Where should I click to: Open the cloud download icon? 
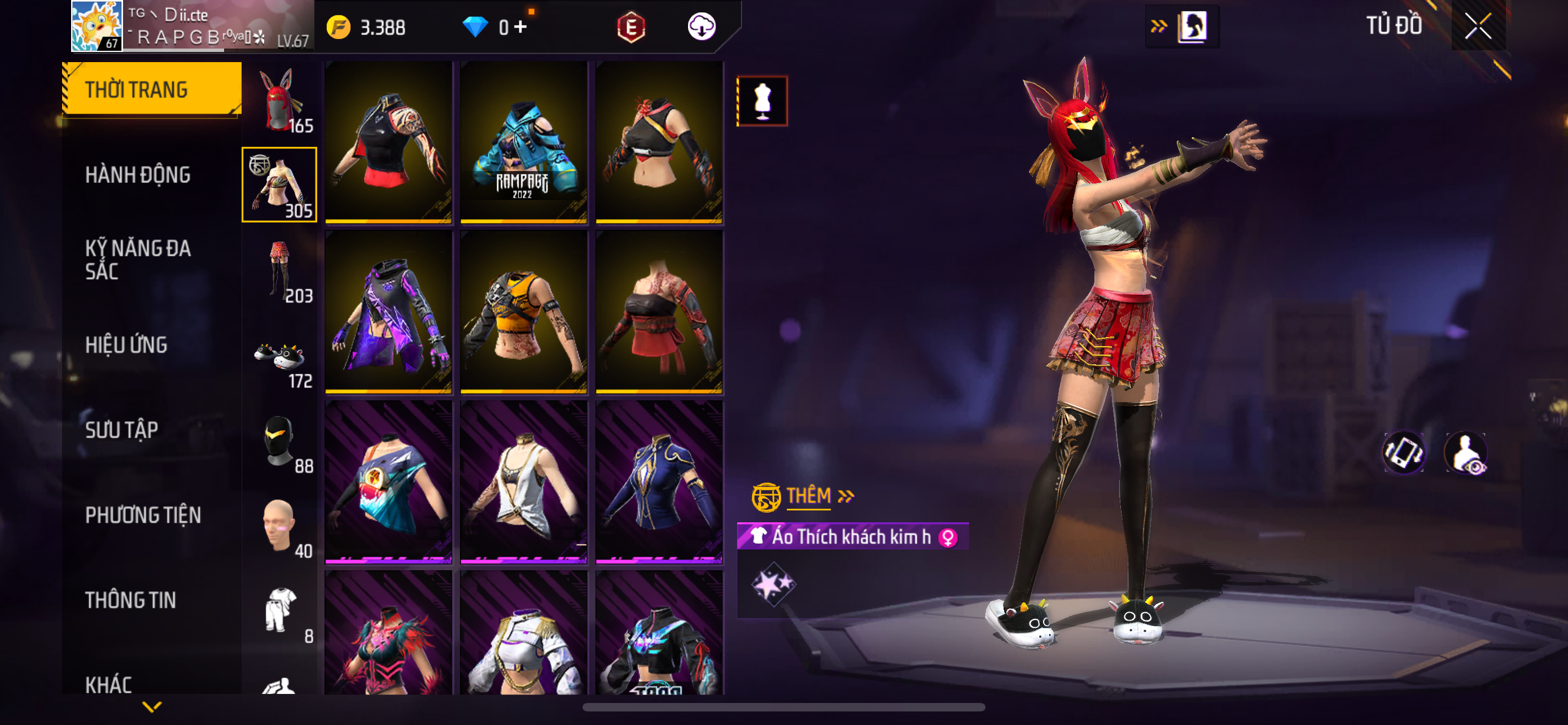701,26
